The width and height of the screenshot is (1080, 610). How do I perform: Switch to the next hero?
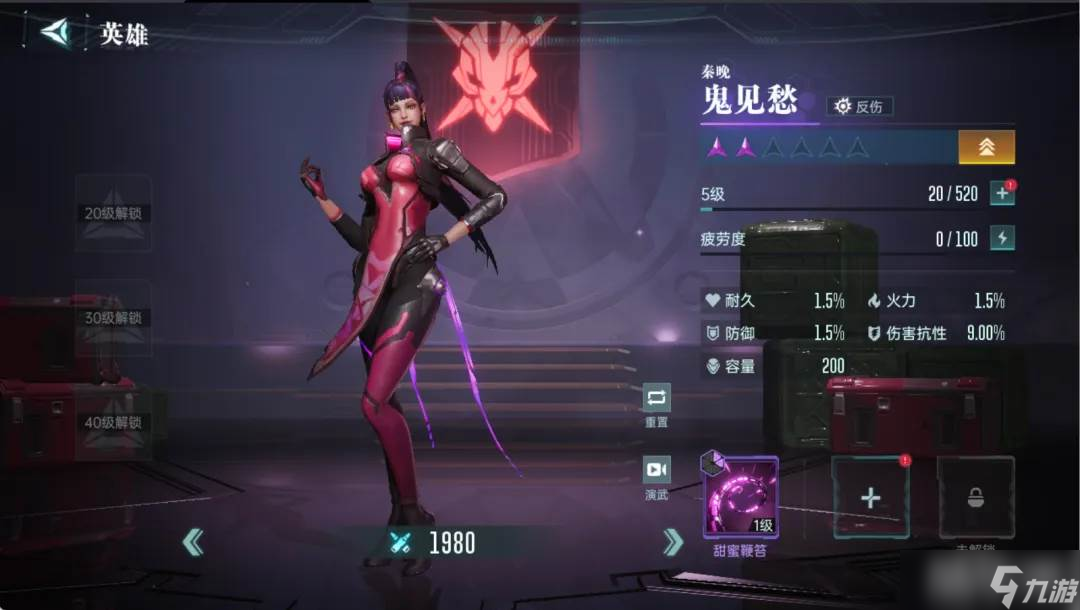[x=673, y=542]
